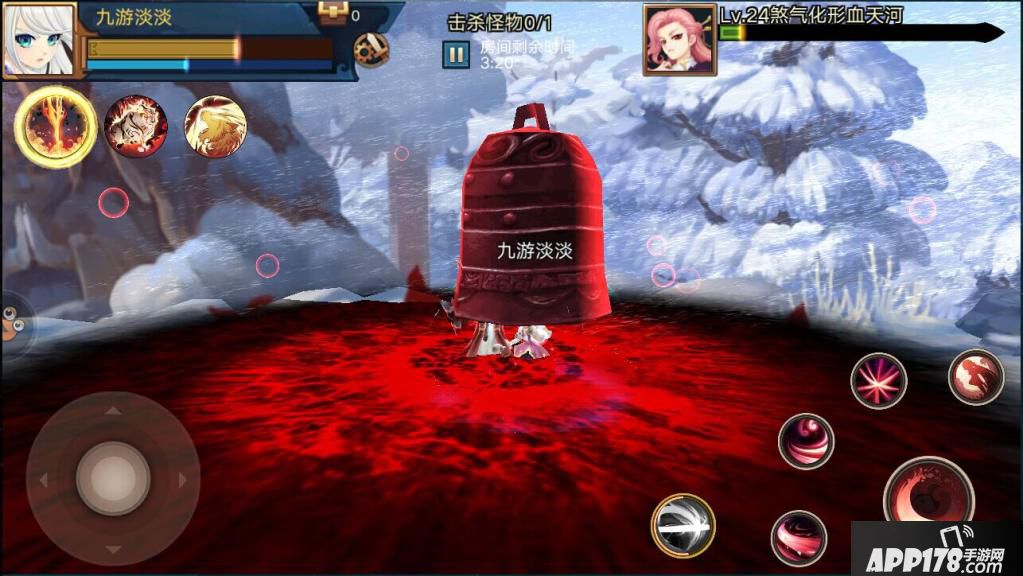This screenshot has height=576, width=1023.
Task: Use the gray-white slash dash skill
Action: point(683,525)
